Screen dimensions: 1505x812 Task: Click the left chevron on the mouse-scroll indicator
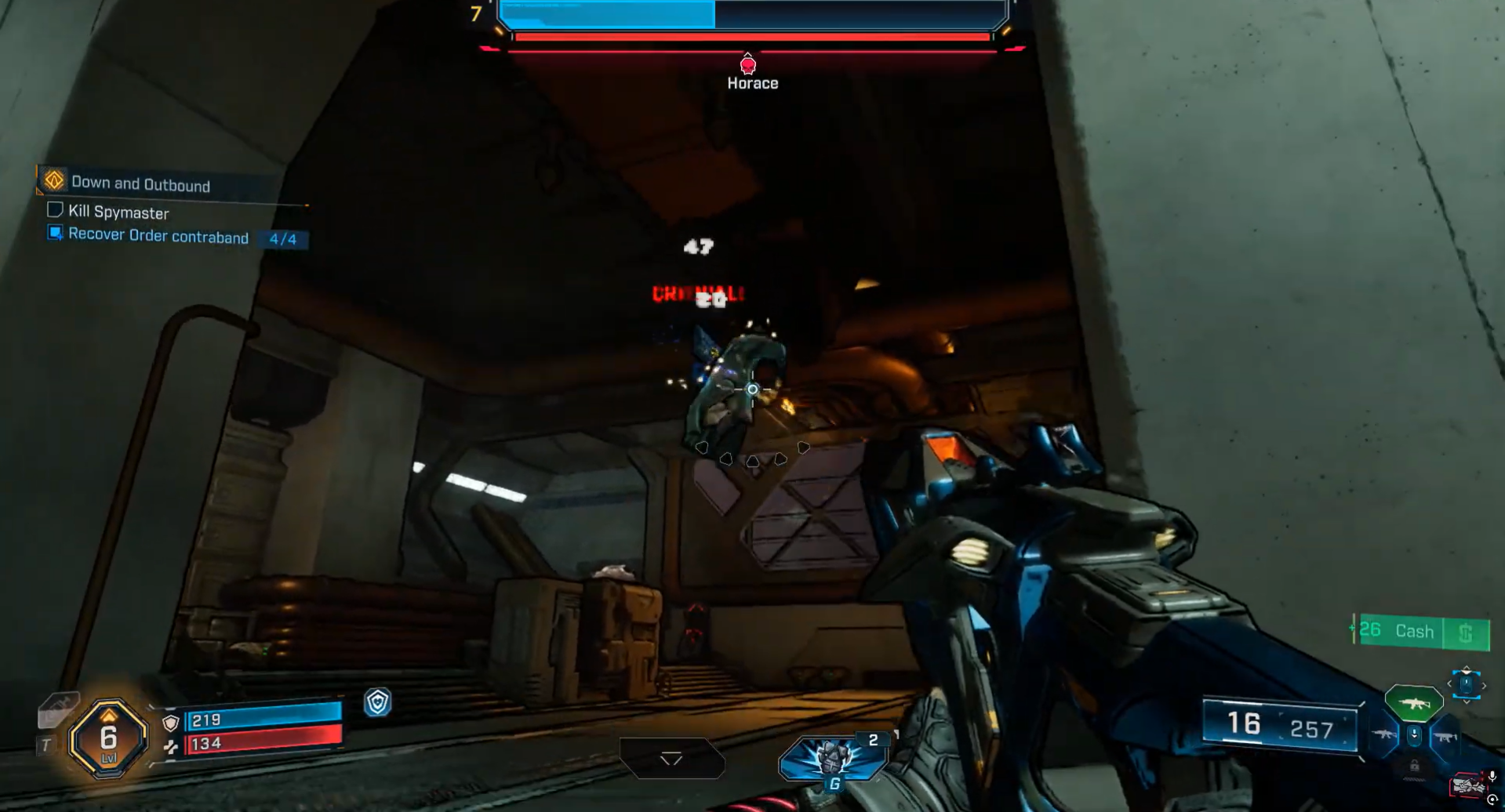click(1450, 683)
